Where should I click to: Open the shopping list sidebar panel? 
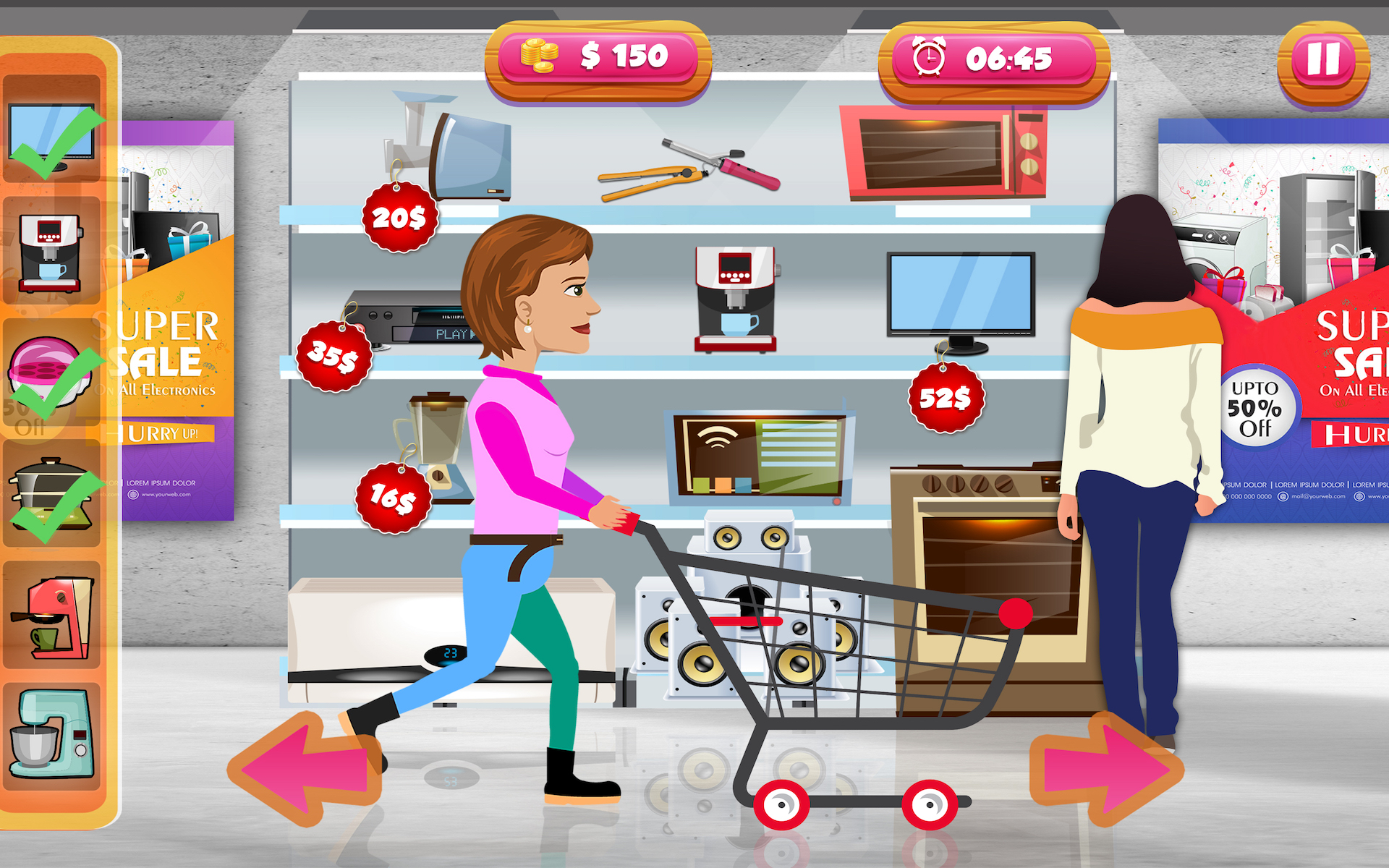[x=58, y=434]
